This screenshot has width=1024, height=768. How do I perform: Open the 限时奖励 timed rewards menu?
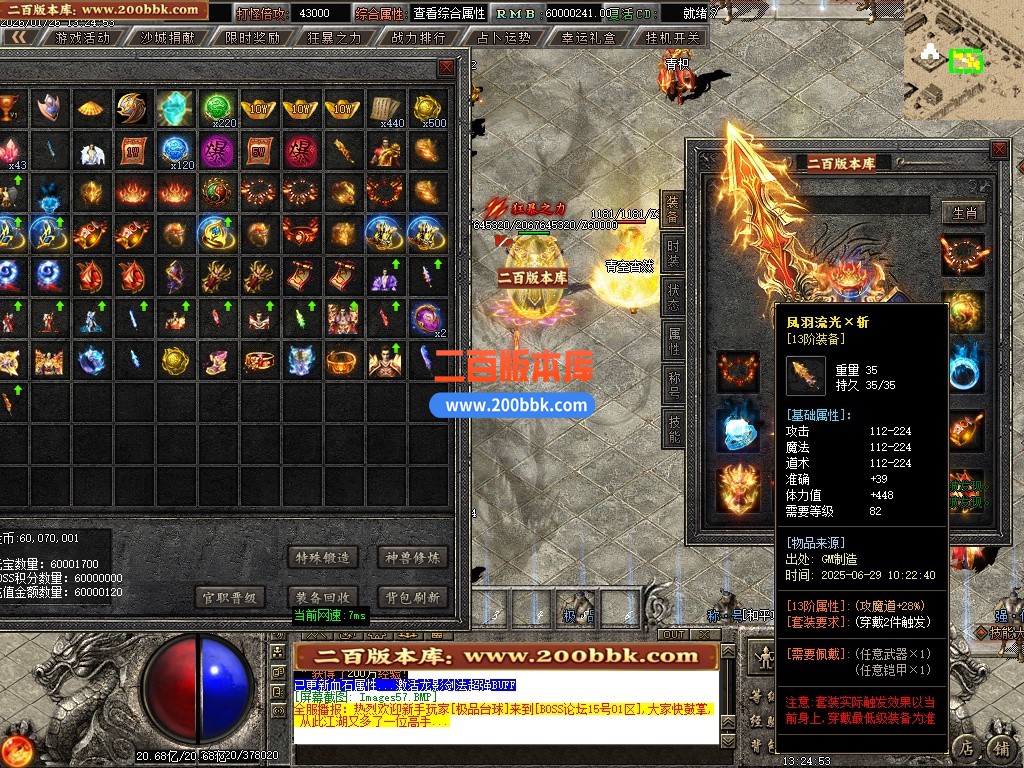click(x=252, y=38)
